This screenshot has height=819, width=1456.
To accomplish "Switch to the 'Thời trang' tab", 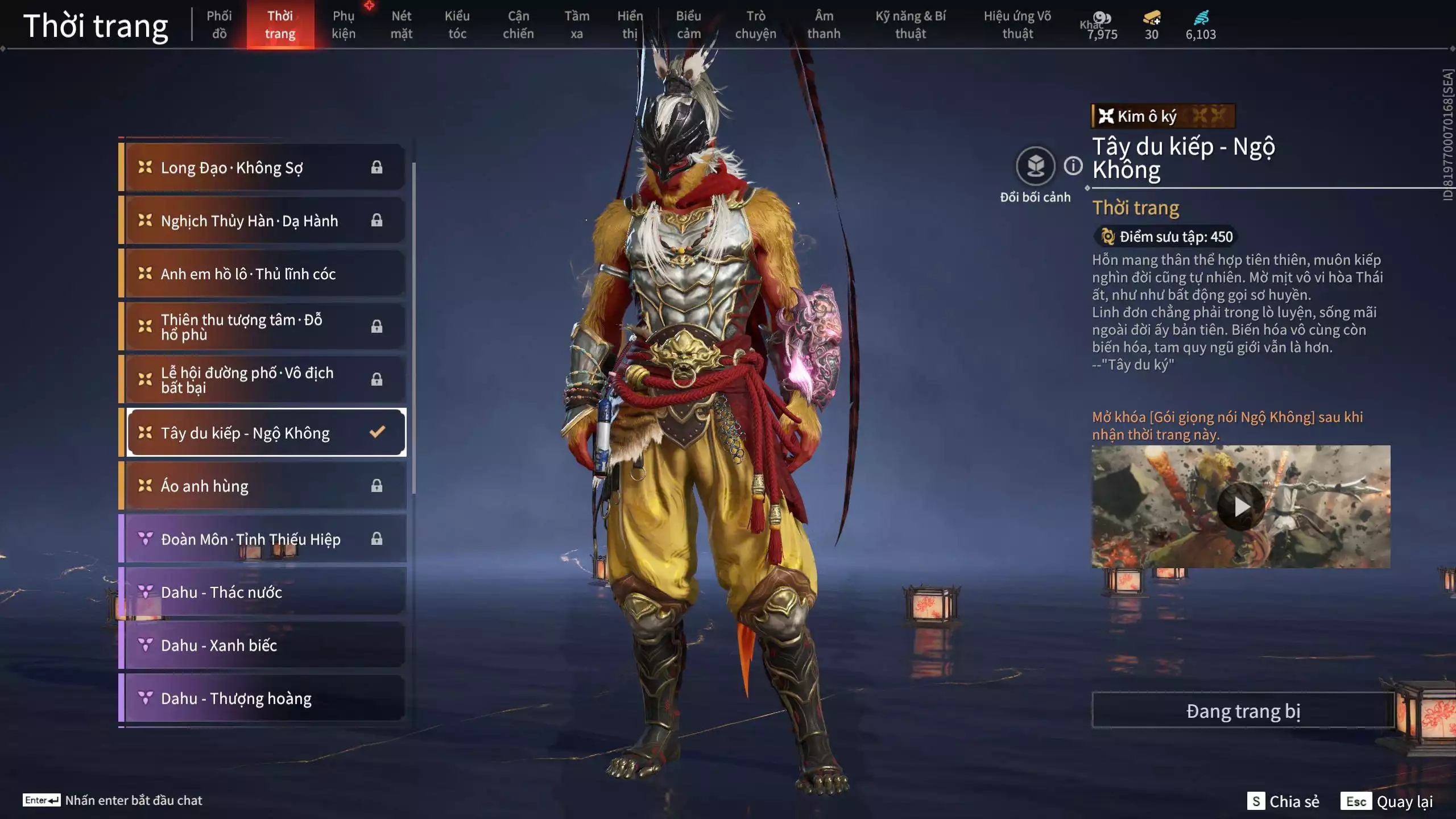I will [x=282, y=25].
